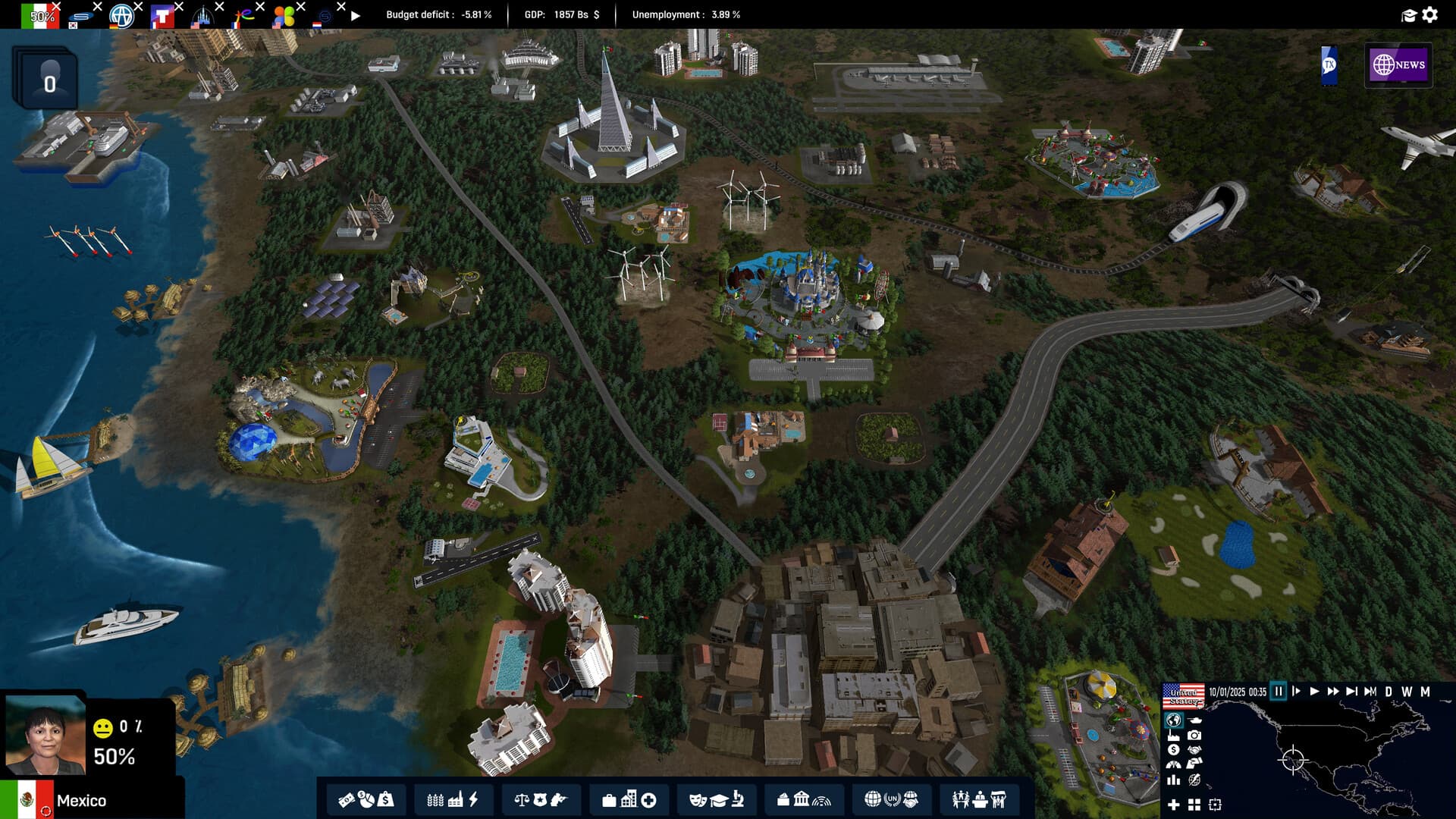Select the culture panel theater masks icon

[x=697, y=799]
